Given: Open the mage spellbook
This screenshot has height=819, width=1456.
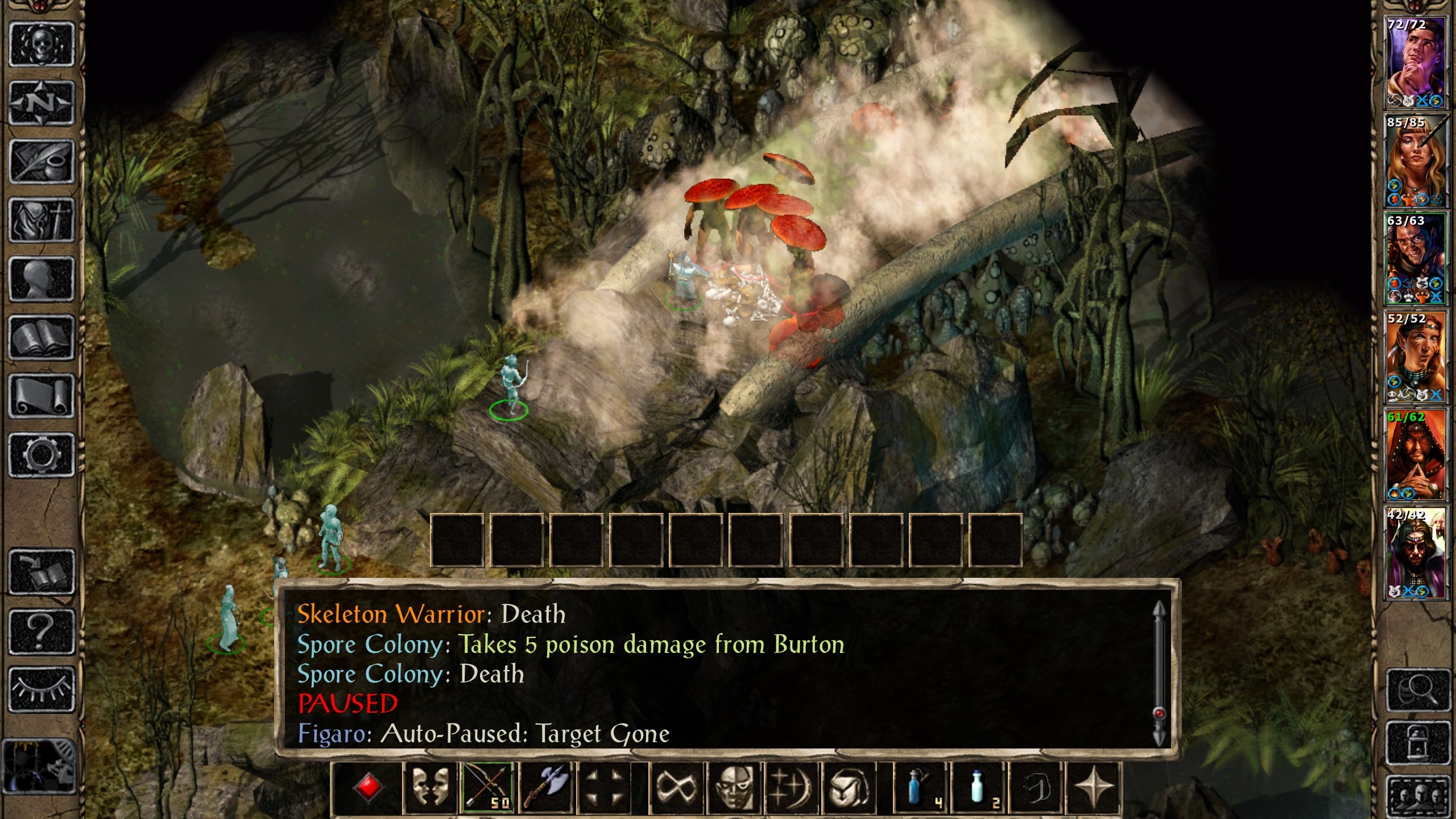Looking at the screenshot, I should [x=41, y=337].
